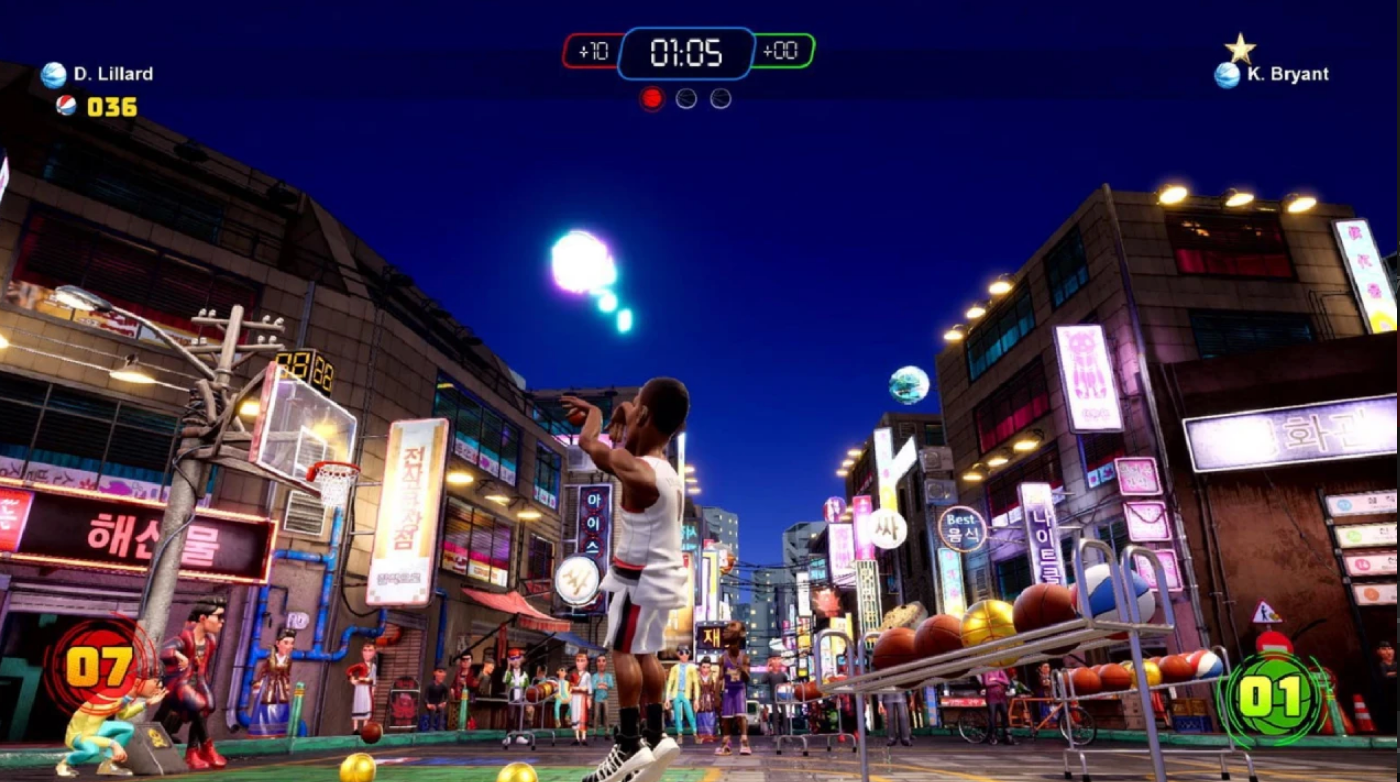Viewport: 1400px width, 782px height.
Task: Expand the yellow 036 Pepsi point counter
Action: pos(110,103)
